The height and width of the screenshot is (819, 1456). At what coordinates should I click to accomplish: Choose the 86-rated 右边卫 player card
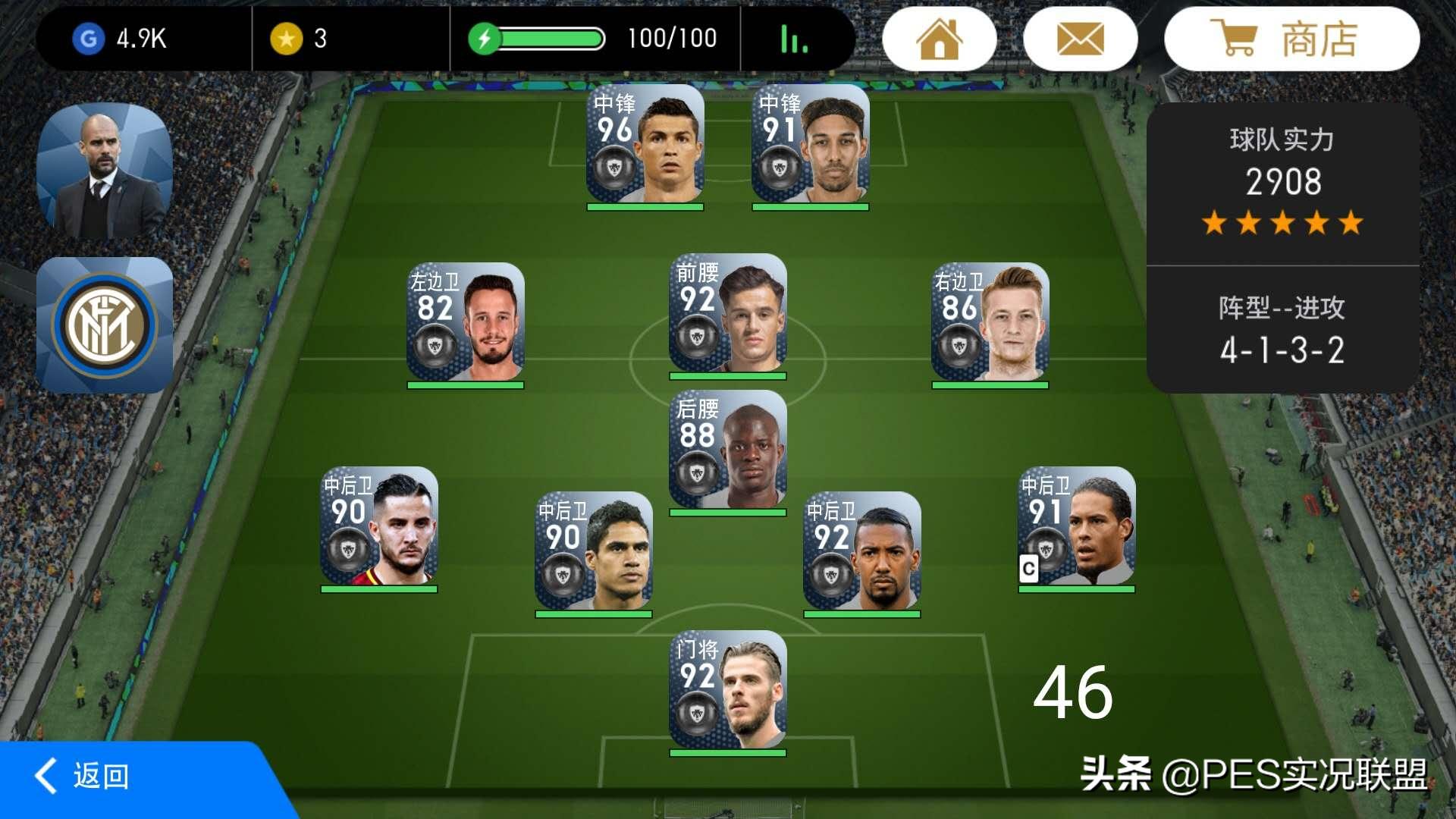tap(990, 323)
